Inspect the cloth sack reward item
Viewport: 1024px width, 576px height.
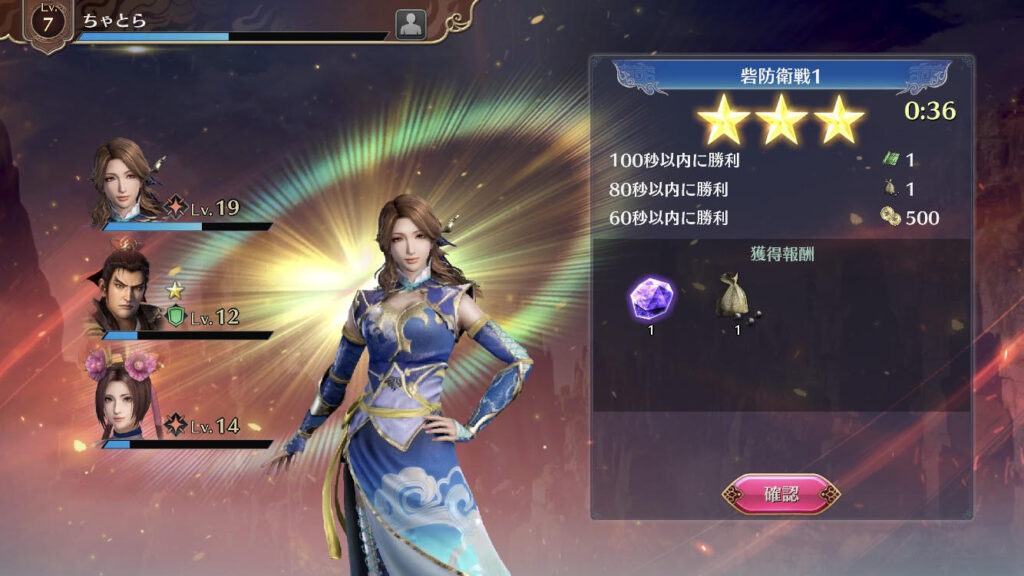click(737, 296)
